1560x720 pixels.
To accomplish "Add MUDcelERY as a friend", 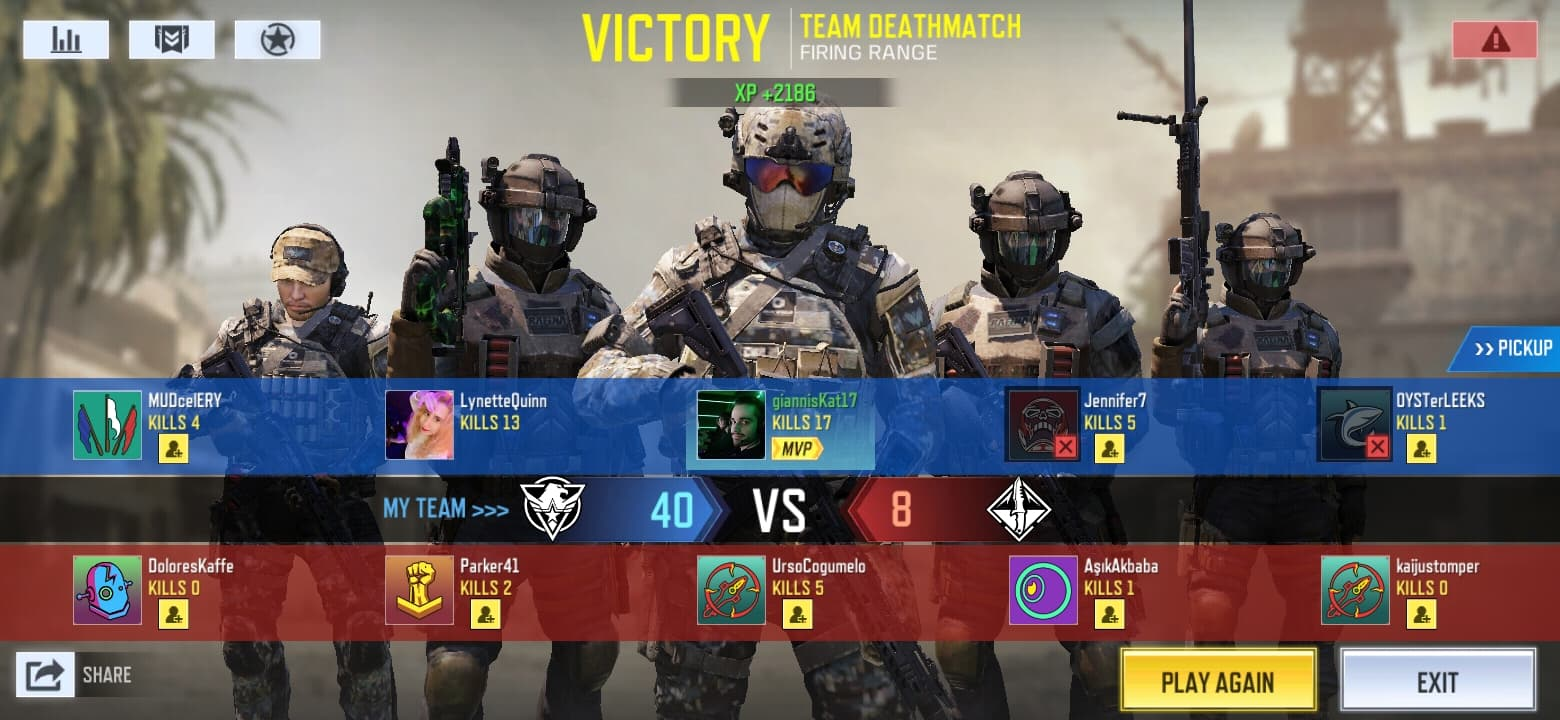I will click(x=173, y=449).
